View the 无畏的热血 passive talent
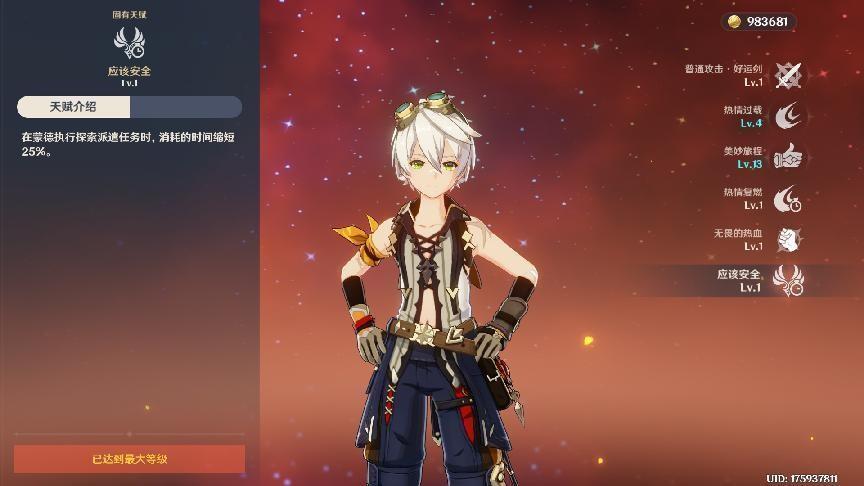This screenshot has width=864, height=486. point(789,239)
